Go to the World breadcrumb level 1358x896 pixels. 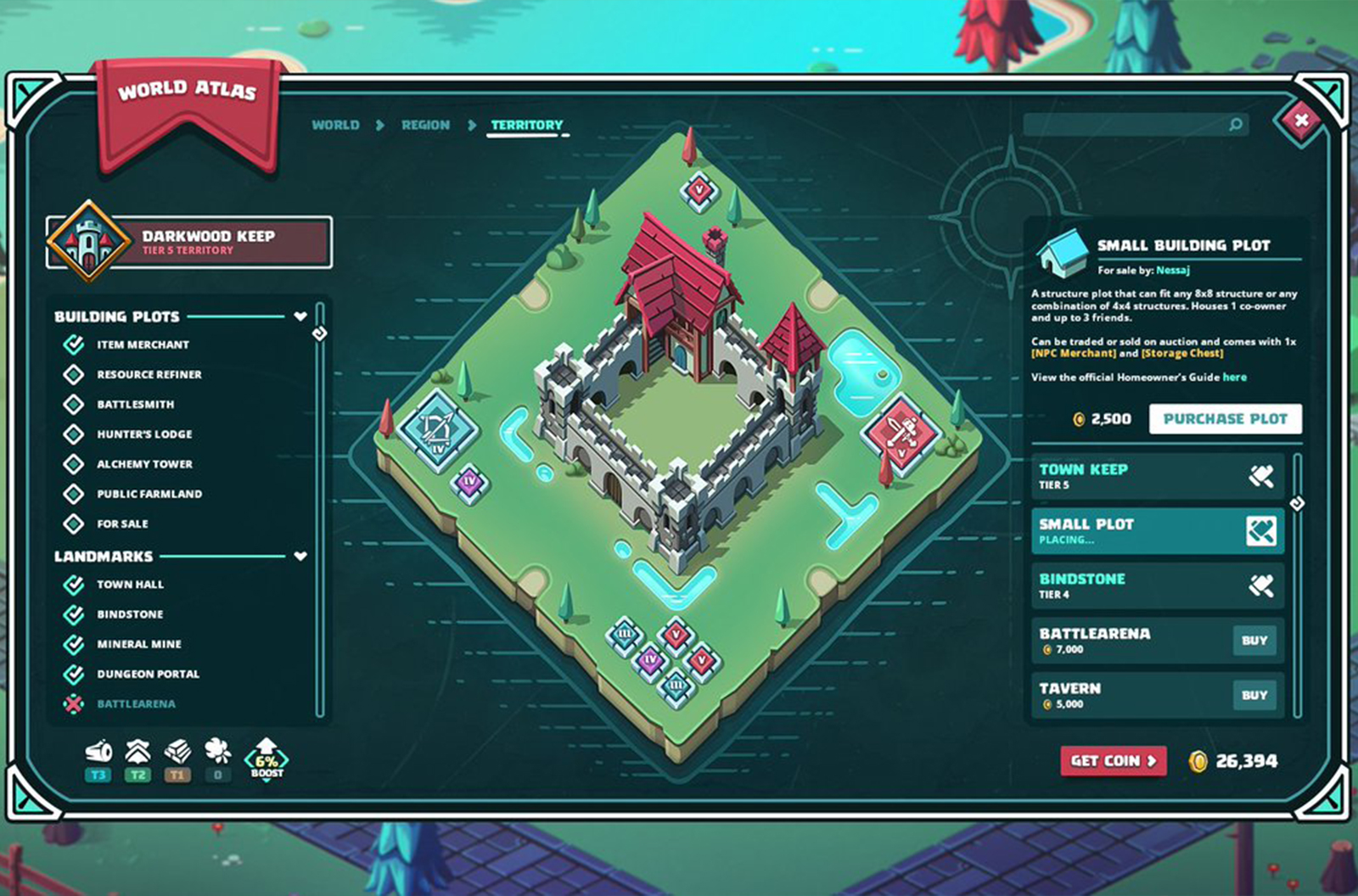[335, 125]
